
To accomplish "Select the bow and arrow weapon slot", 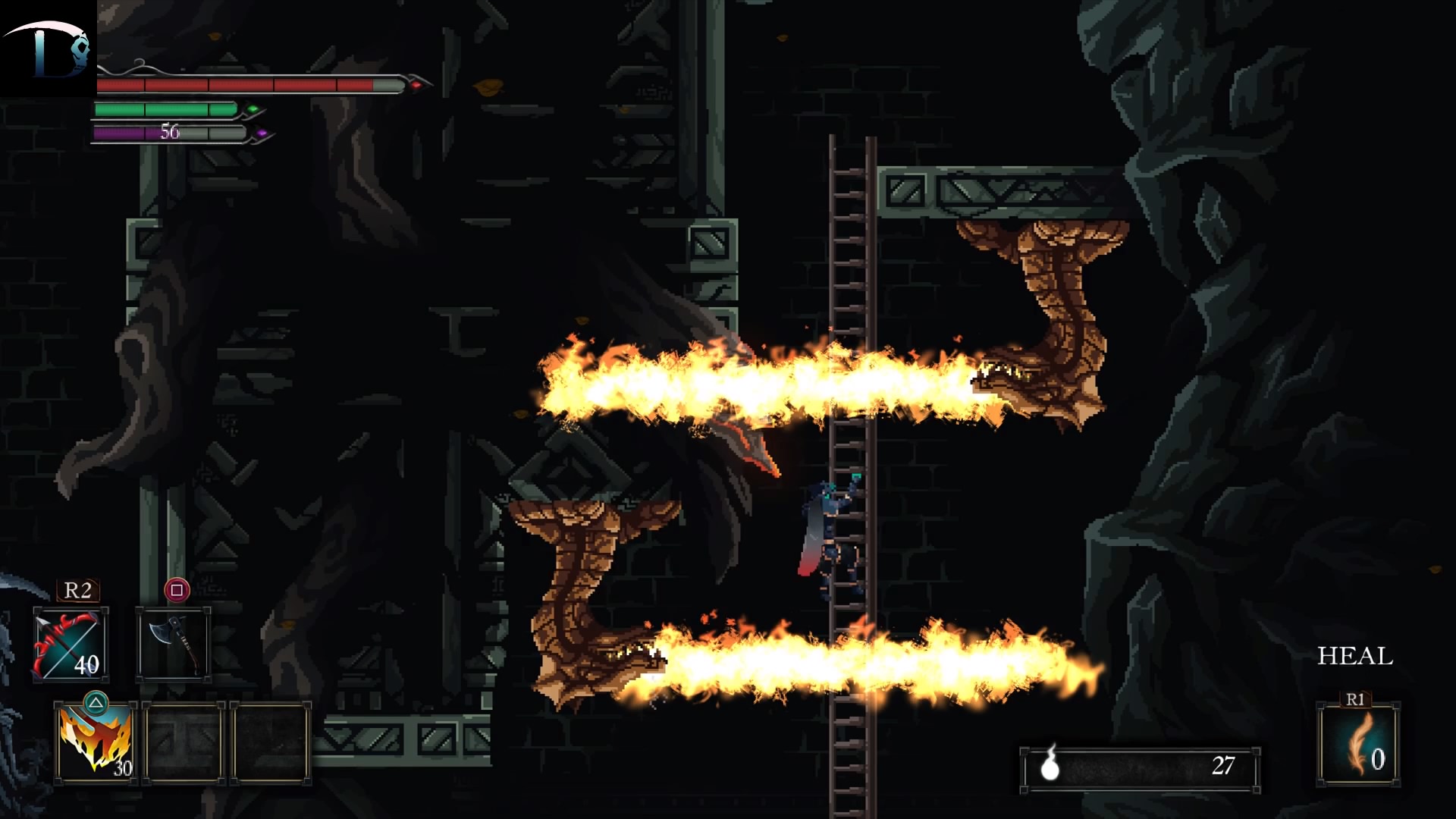I will (71, 645).
